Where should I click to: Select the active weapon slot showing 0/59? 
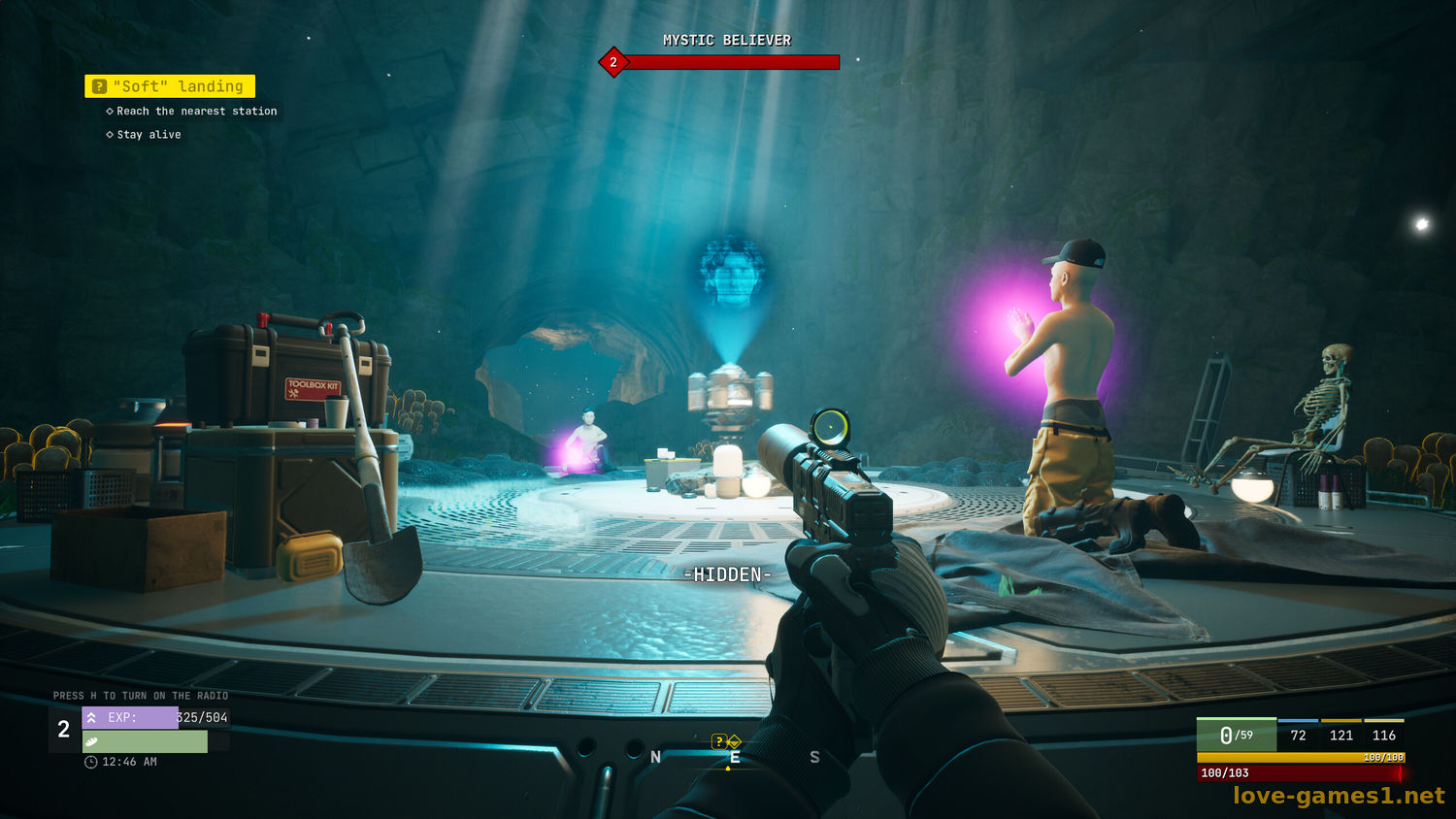pyautogui.click(x=1236, y=736)
